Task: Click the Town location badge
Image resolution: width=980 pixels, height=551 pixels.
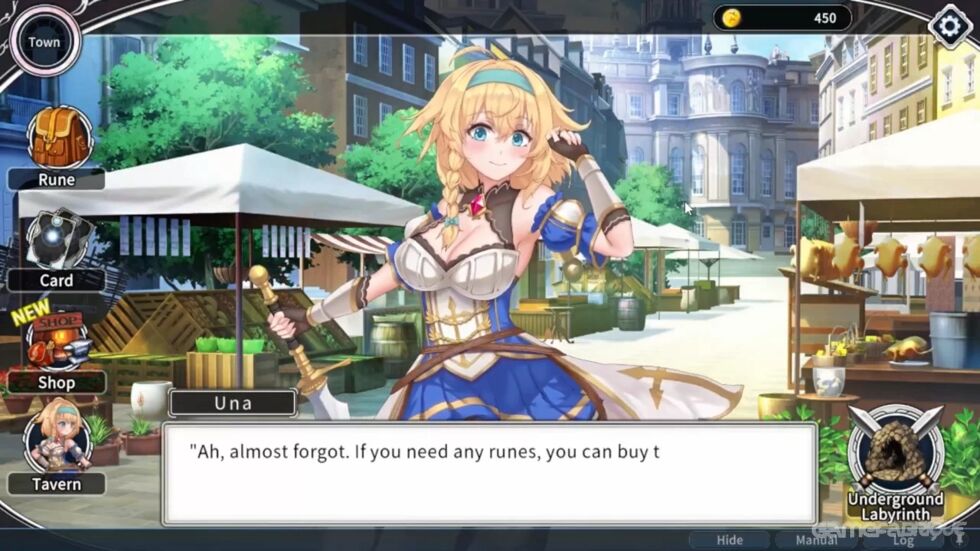Action: (43, 42)
